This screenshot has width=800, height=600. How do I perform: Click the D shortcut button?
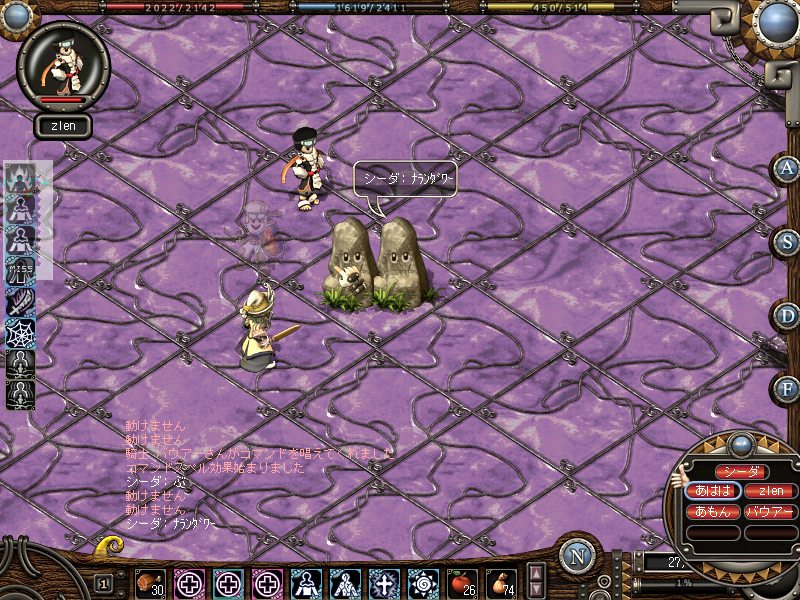(787, 315)
